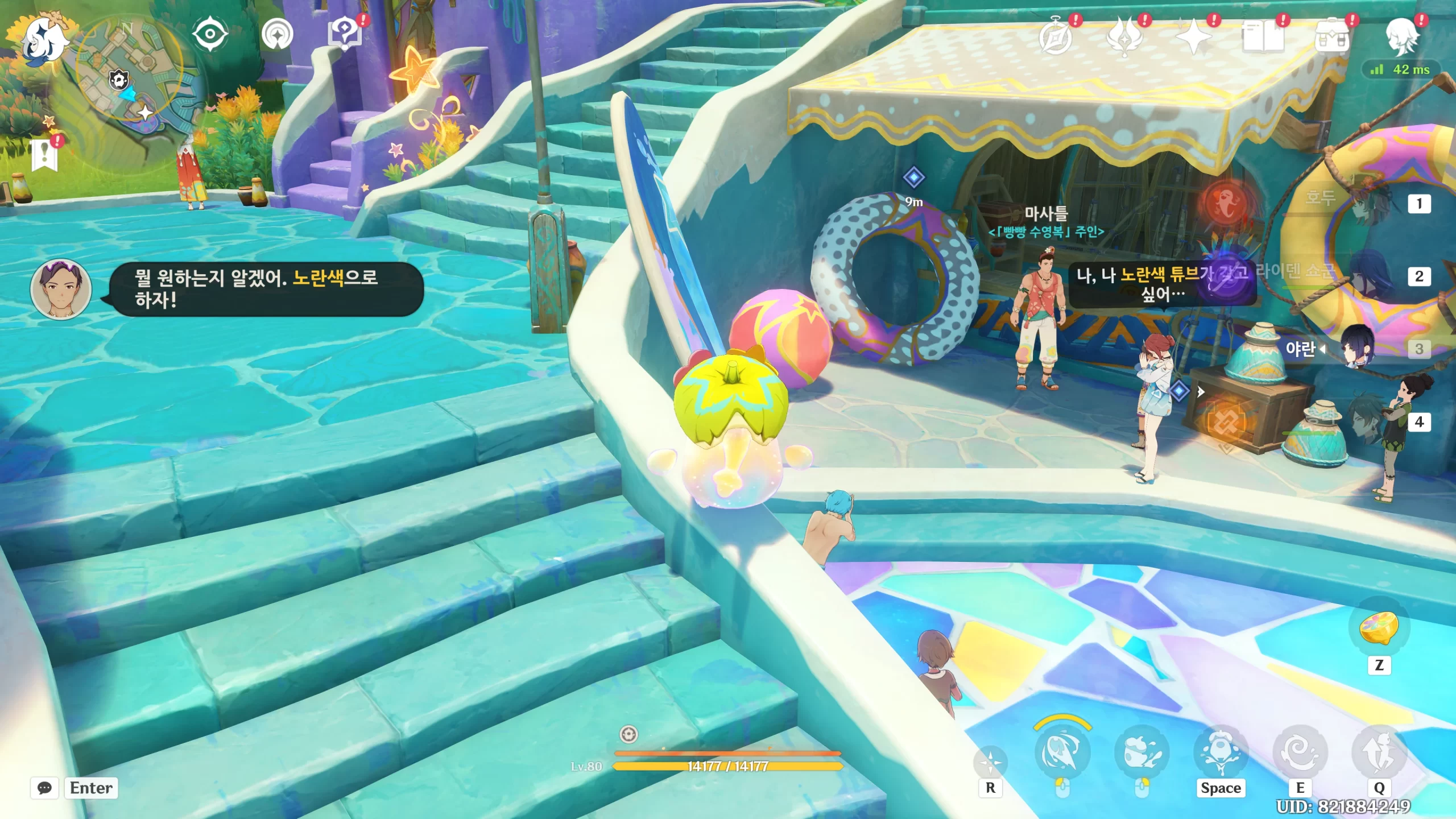
Task: Open the four-pointed star wish icon
Action: (x=1193, y=38)
